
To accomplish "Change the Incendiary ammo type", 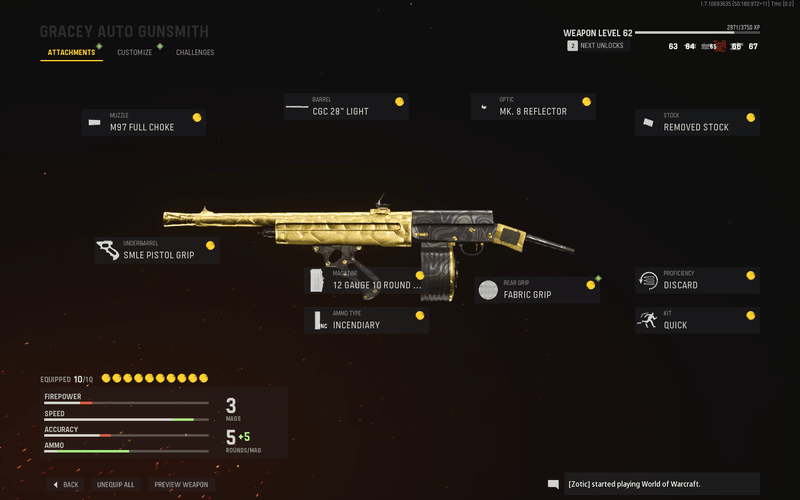I will point(366,320).
